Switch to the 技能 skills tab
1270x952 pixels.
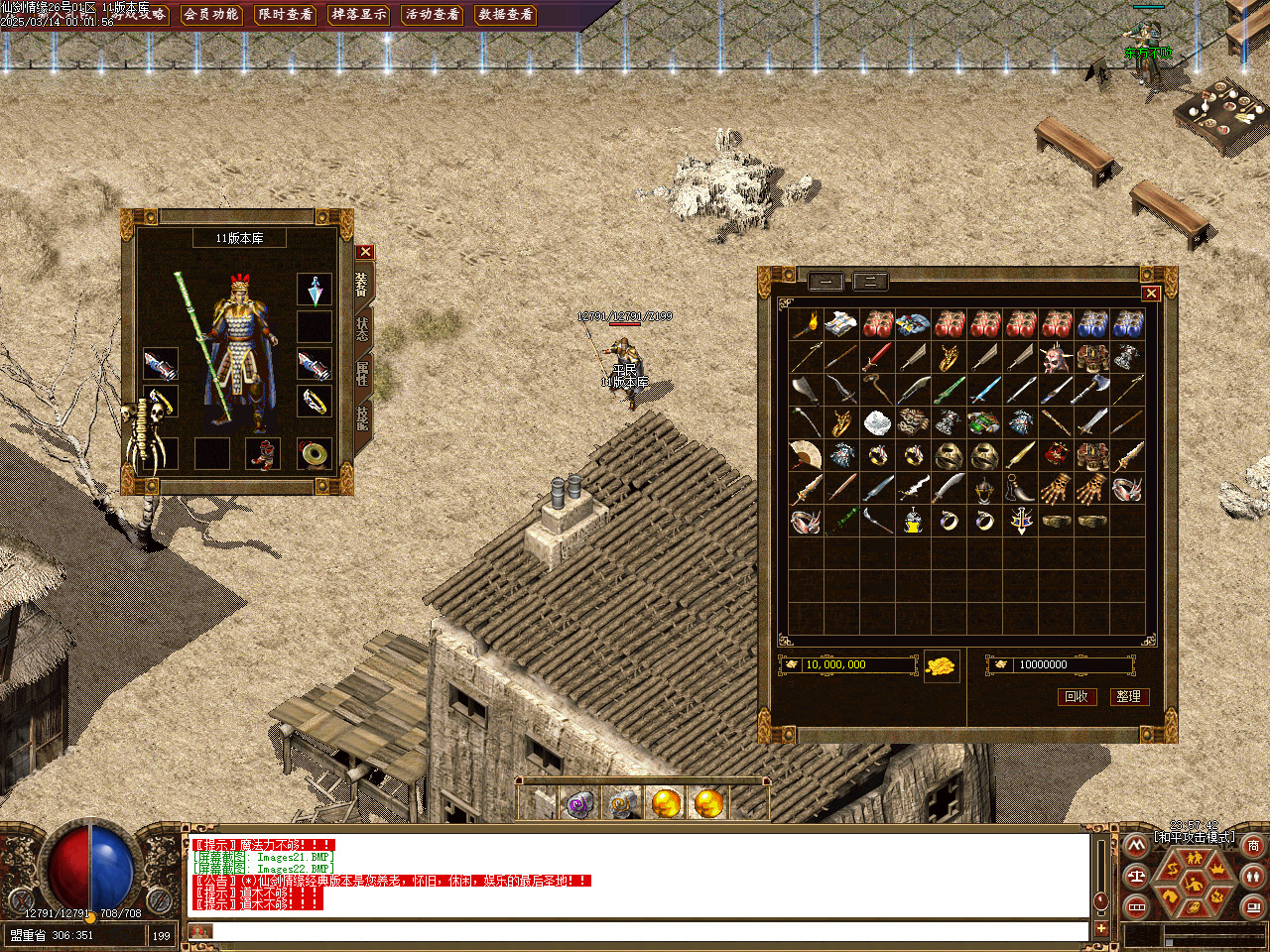[362, 417]
